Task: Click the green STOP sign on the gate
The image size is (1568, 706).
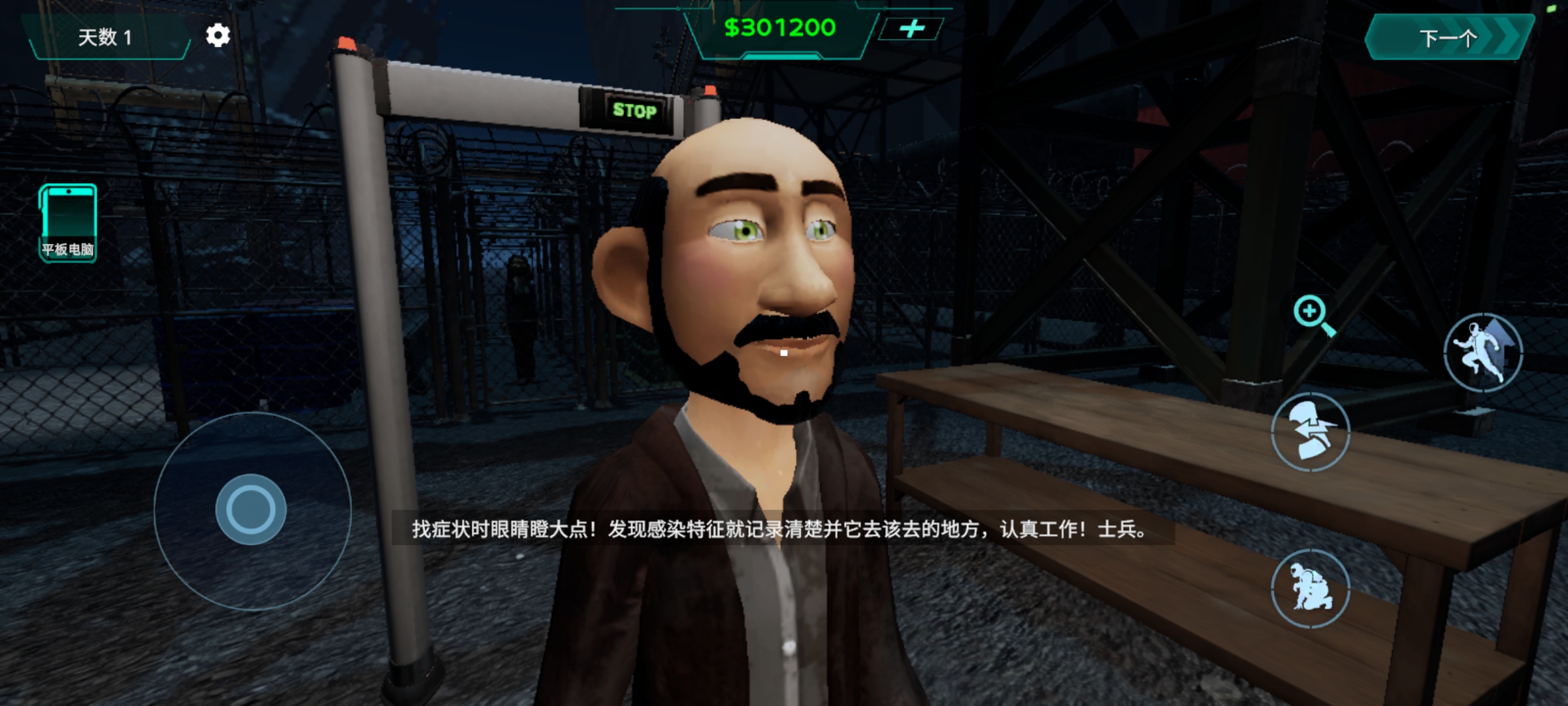Action: pyautogui.click(x=636, y=111)
